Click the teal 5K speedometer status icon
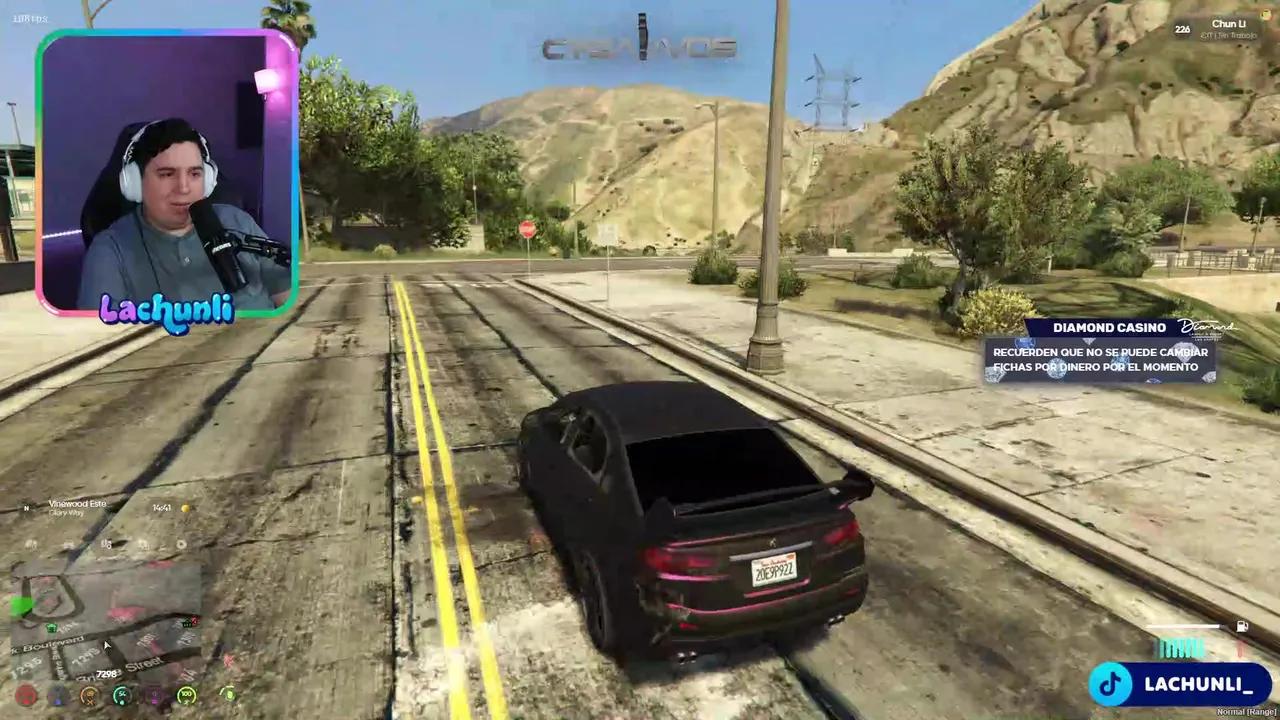 pos(120,695)
